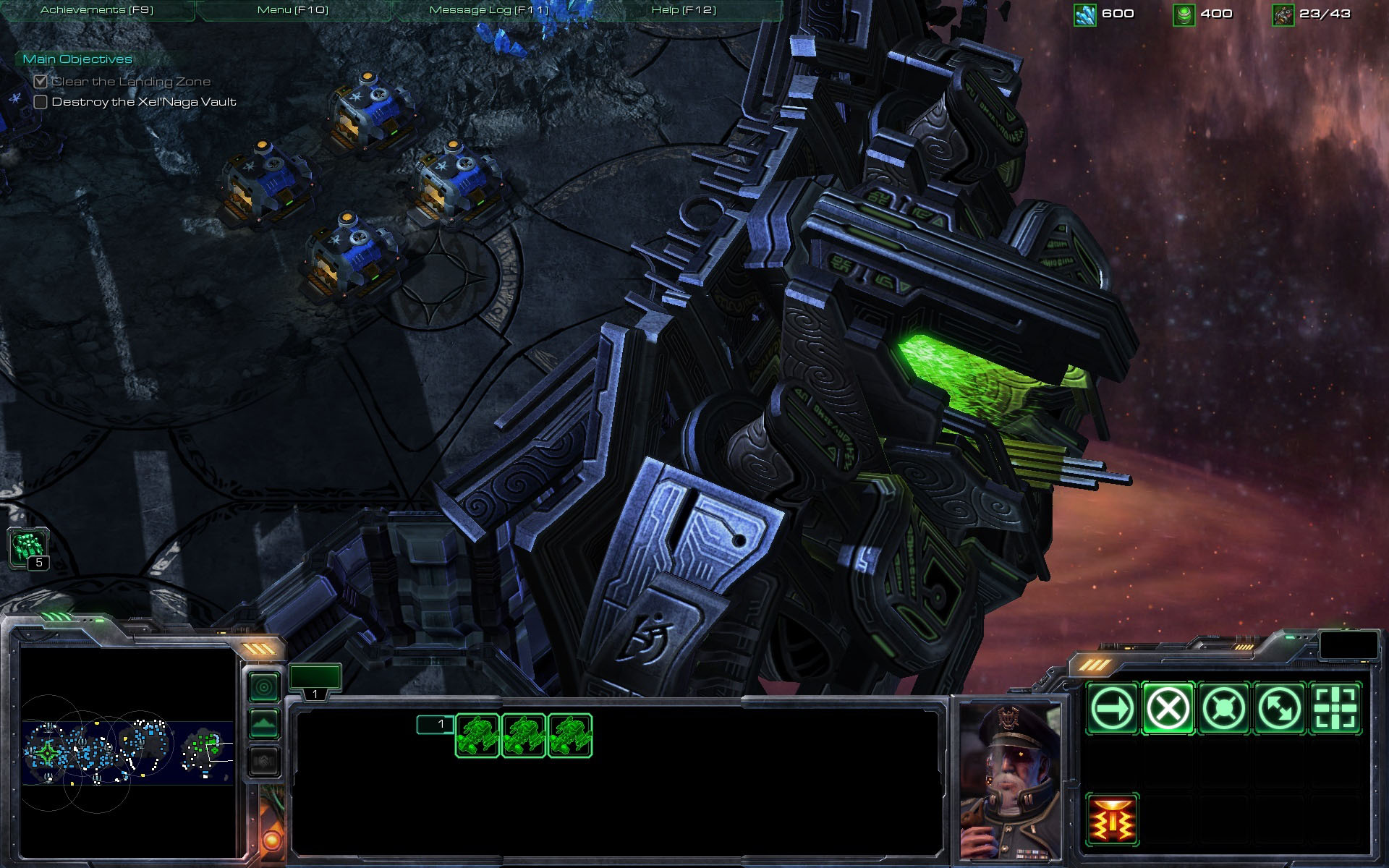Click on the minimap
The height and width of the screenshot is (868, 1389).
127,752
